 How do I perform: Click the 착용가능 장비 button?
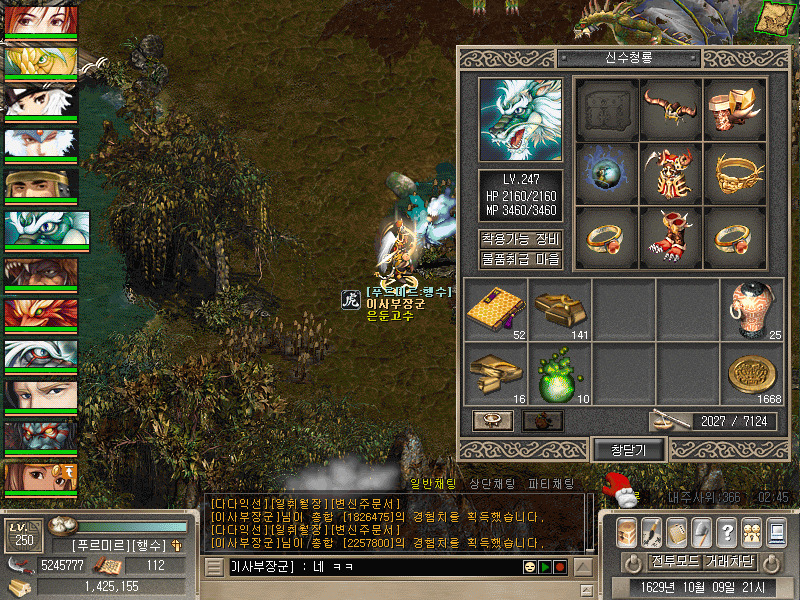coord(520,240)
